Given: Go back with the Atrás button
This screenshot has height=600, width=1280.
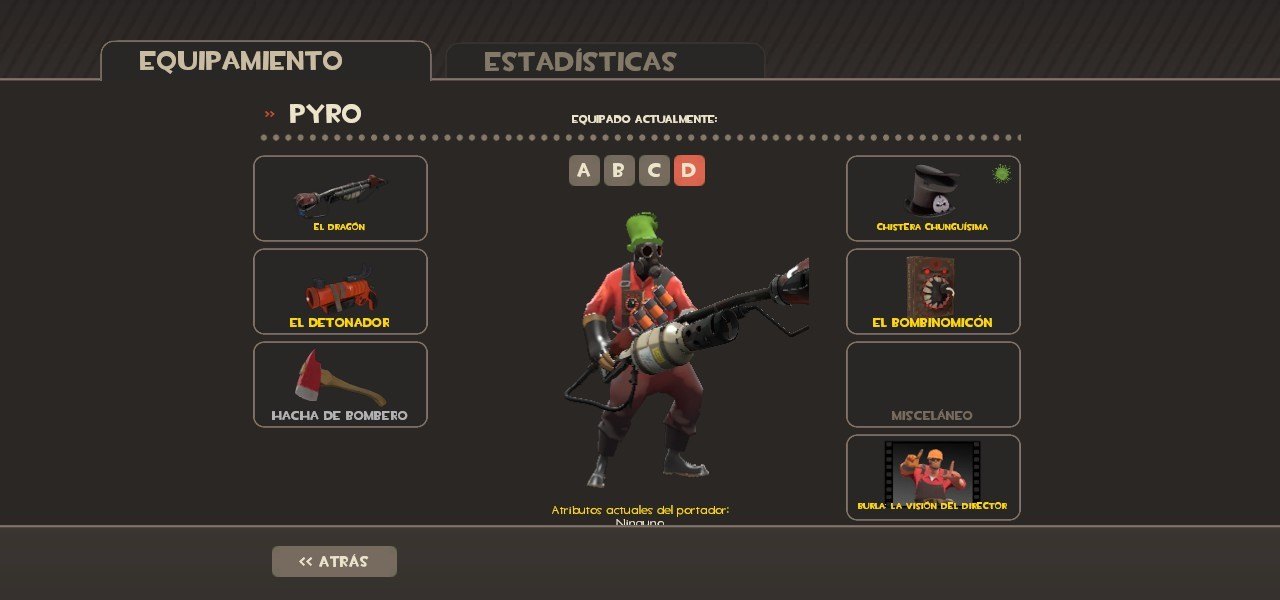Looking at the screenshot, I should coord(334,561).
